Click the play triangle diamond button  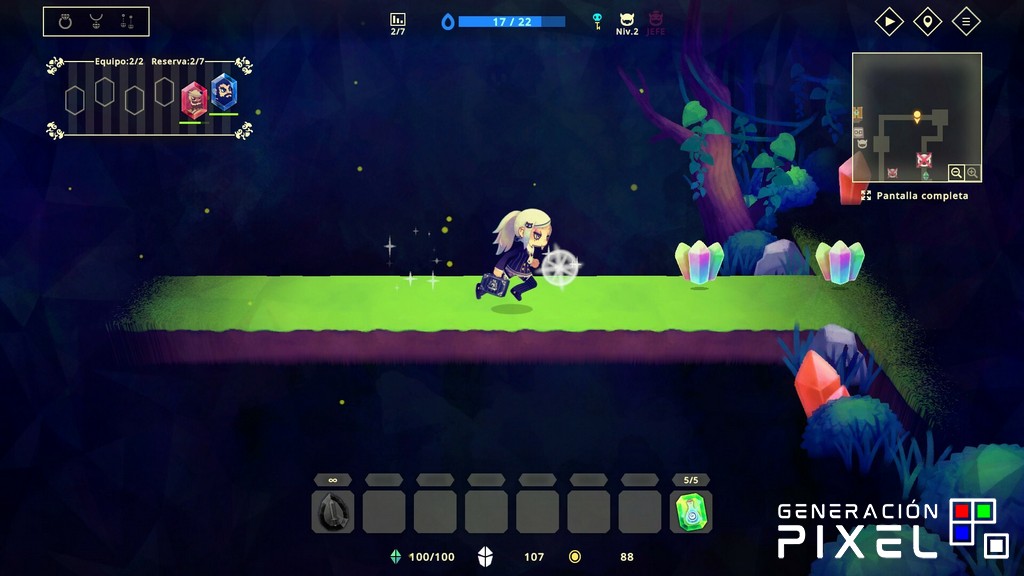click(889, 21)
